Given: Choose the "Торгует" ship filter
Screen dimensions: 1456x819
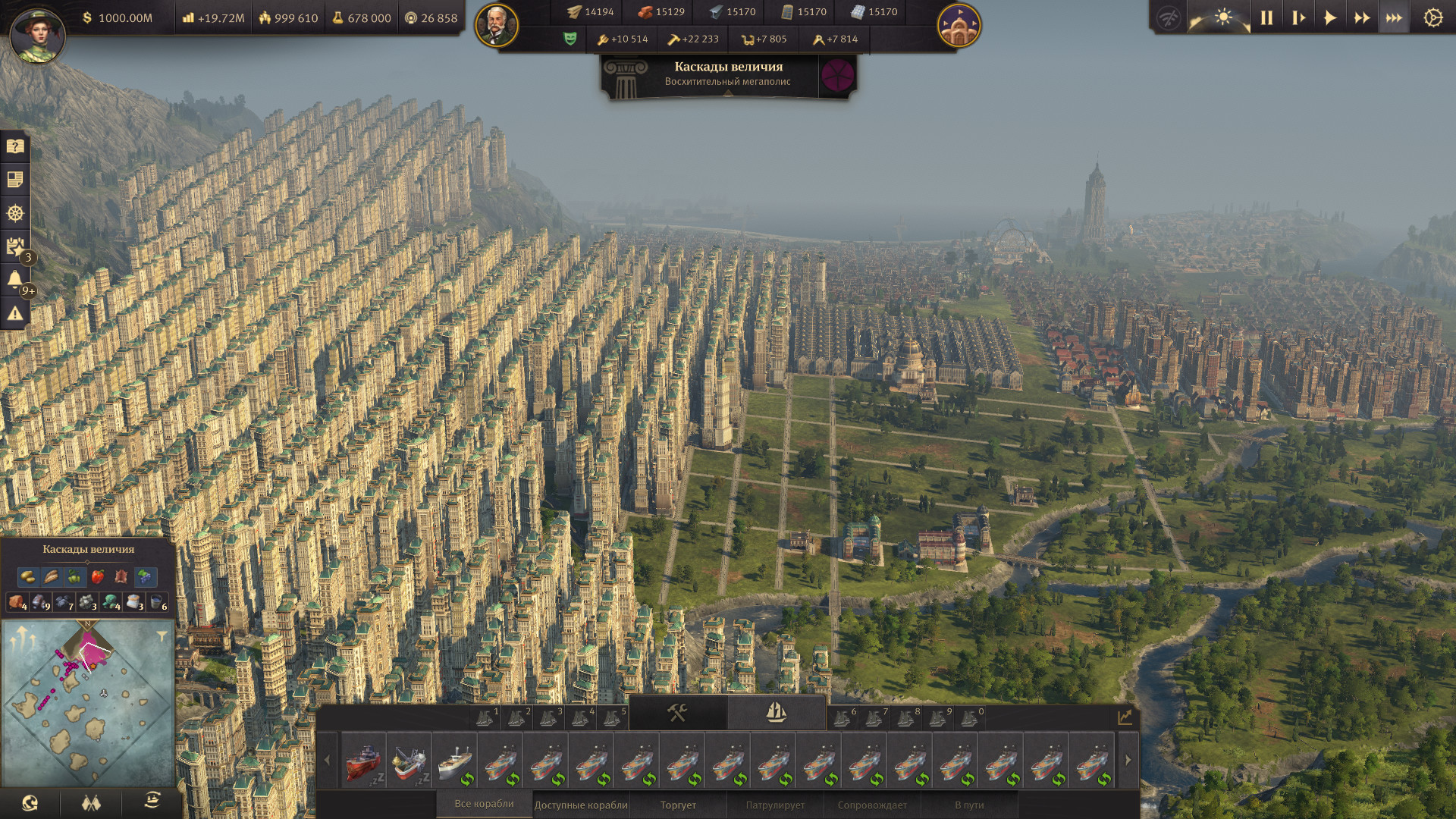Looking at the screenshot, I should coord(678,805).
